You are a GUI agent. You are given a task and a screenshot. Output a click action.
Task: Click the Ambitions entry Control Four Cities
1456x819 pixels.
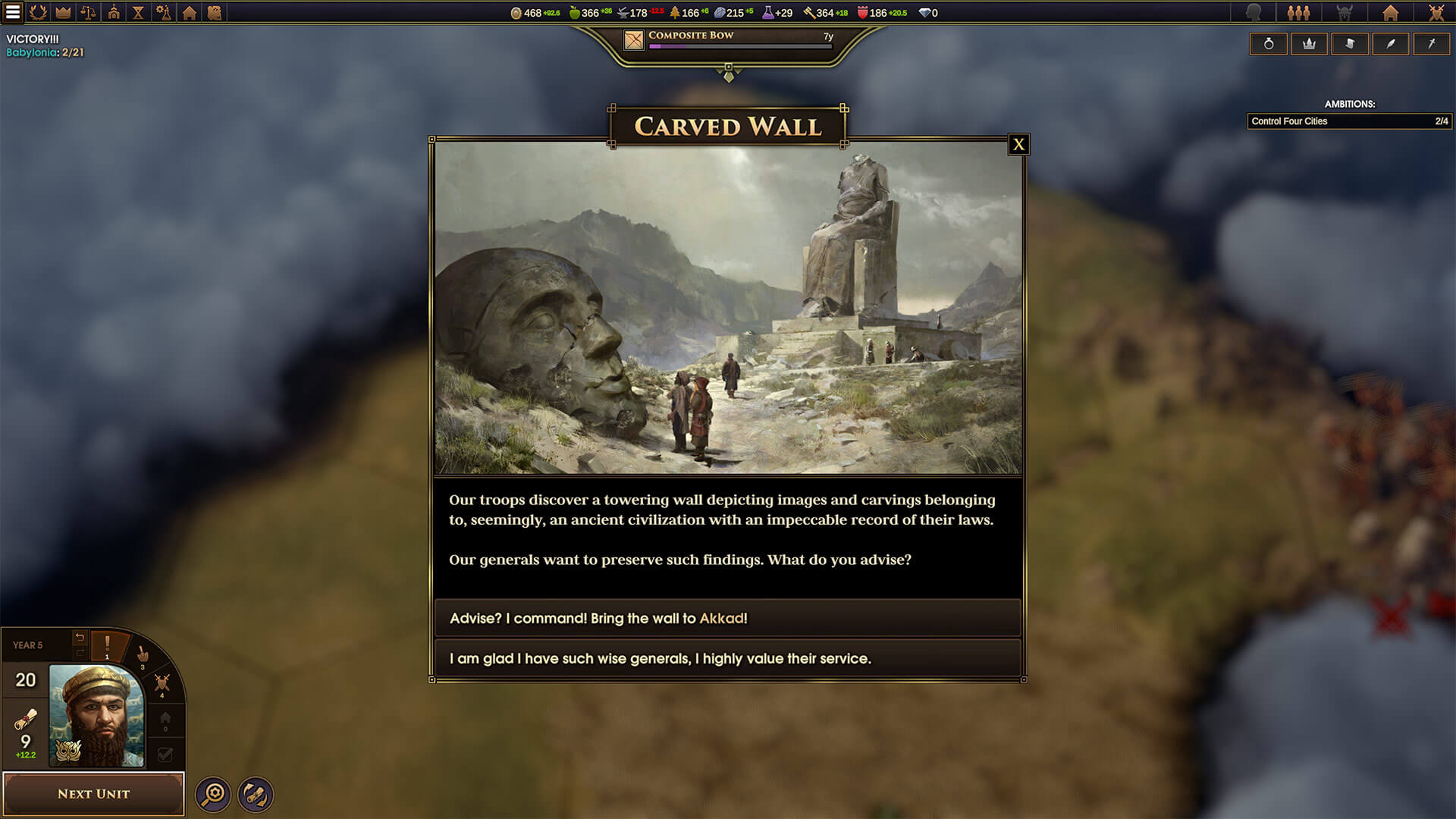pos(1349,121)
